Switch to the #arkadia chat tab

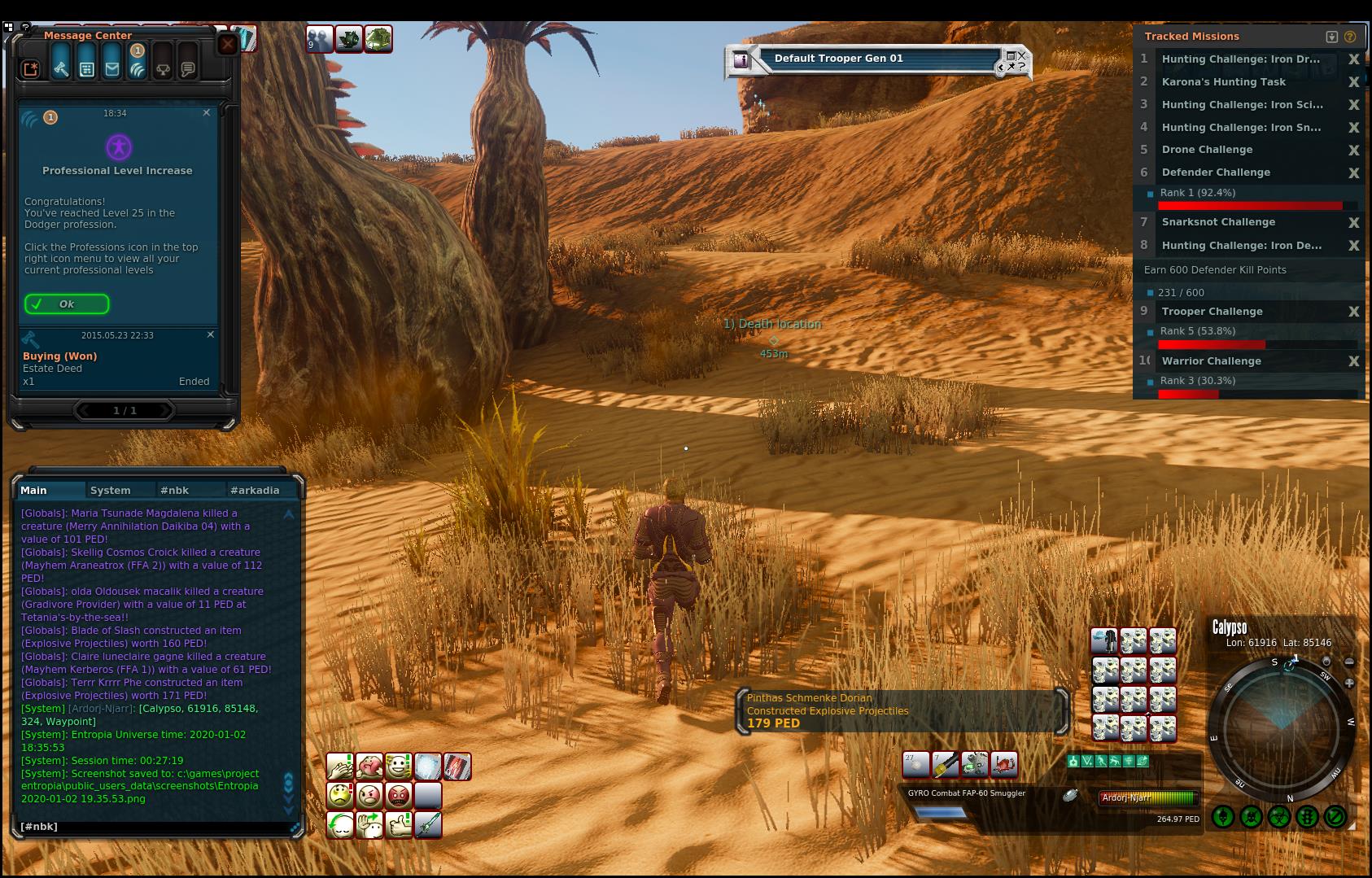pyautogui.click(x=254, y=490)
